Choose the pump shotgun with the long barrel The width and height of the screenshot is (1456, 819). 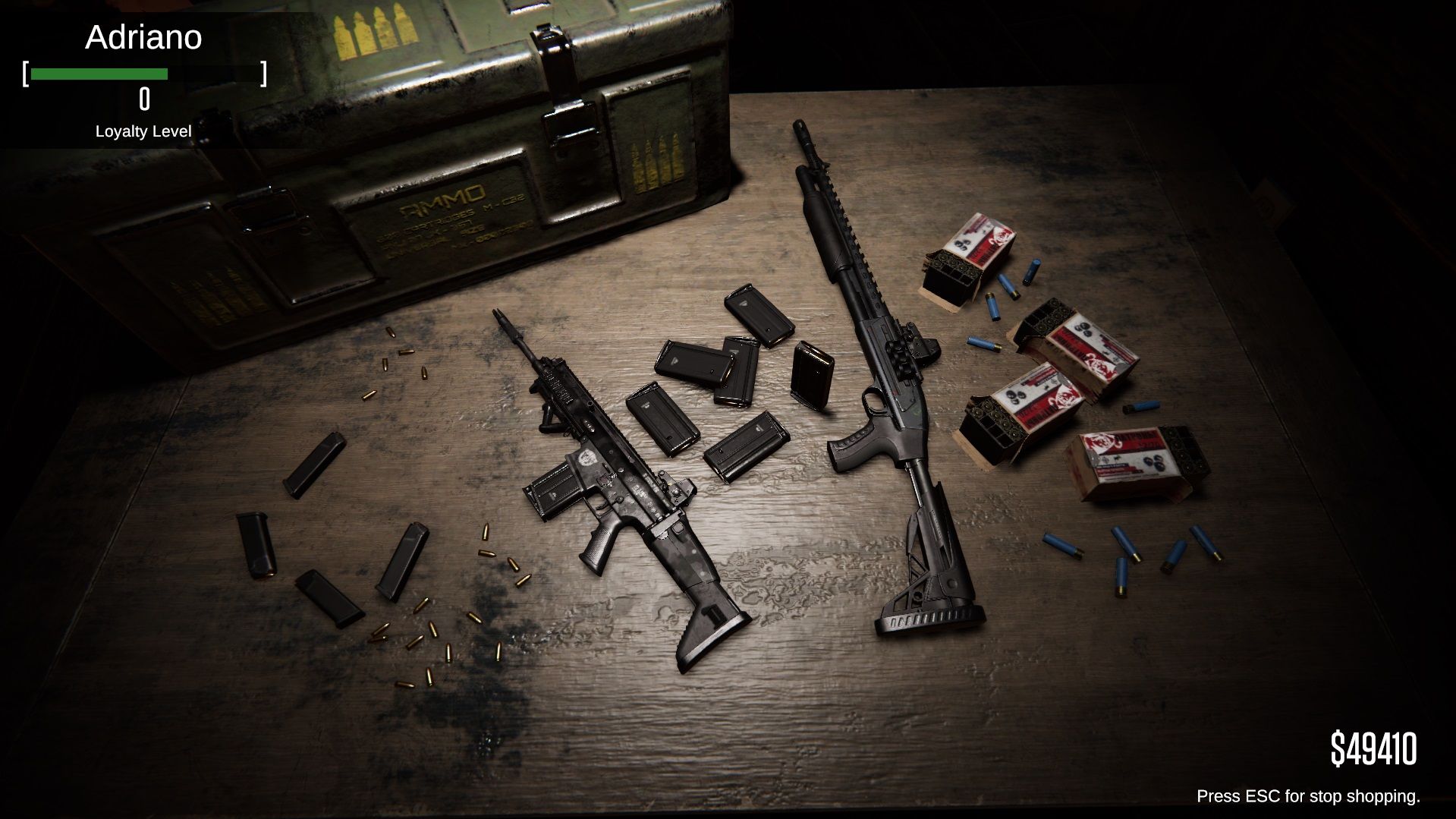tap(879, 363)
